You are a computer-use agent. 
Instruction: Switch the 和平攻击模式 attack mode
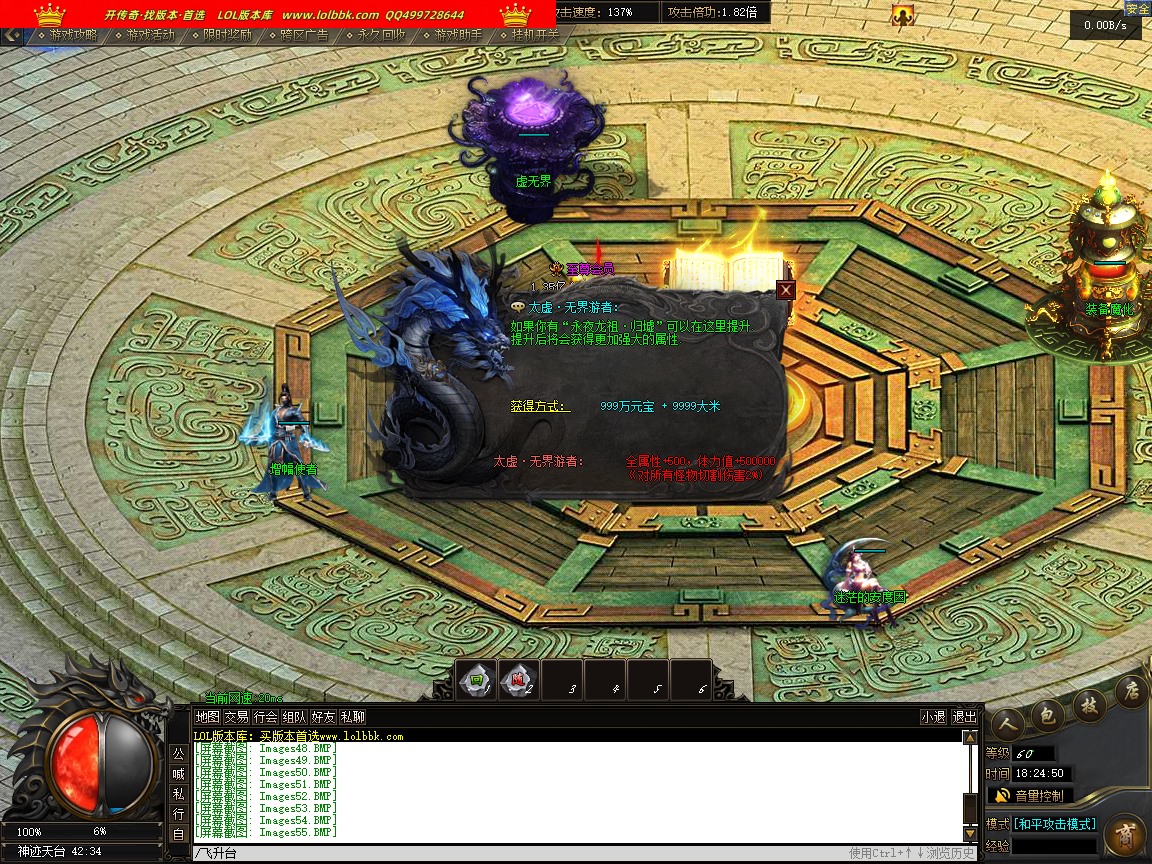click(1054, 824)
